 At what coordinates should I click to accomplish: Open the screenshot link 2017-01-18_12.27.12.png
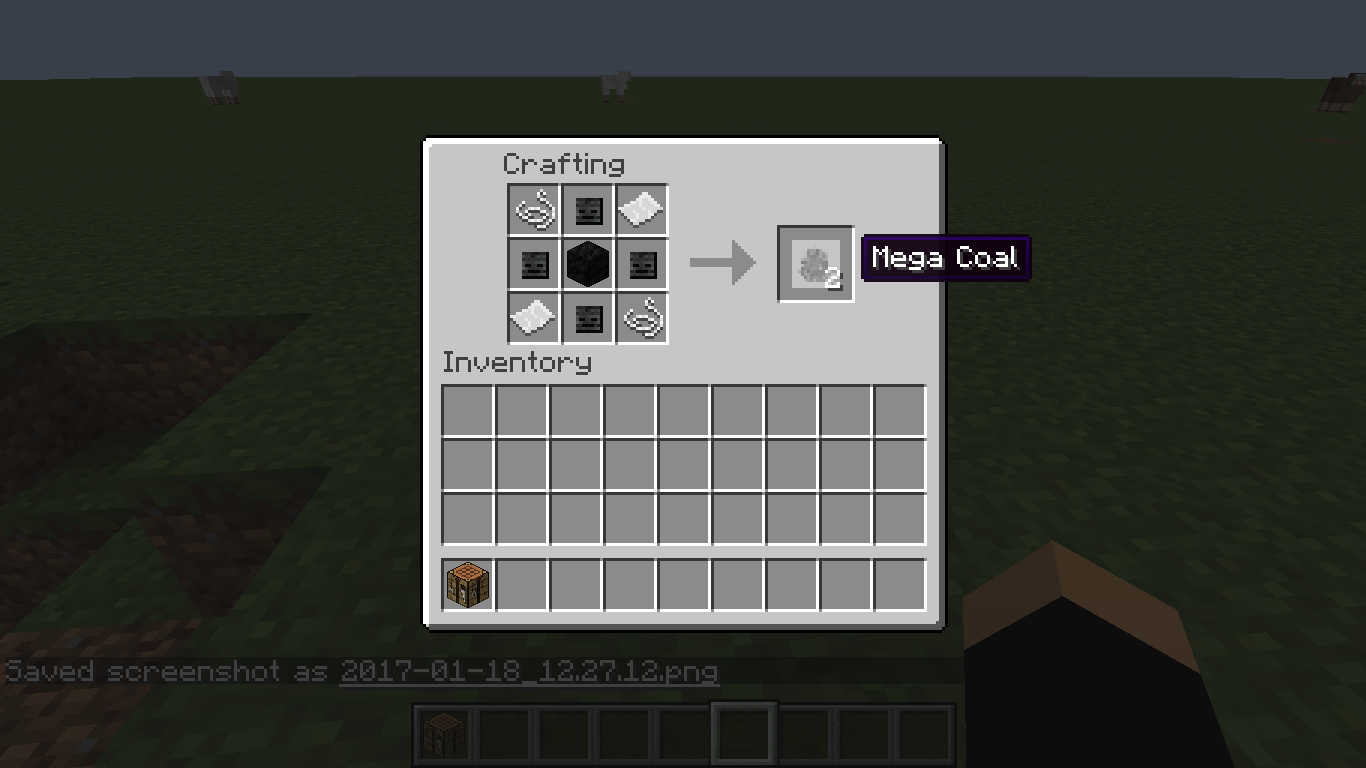(530, 671)
